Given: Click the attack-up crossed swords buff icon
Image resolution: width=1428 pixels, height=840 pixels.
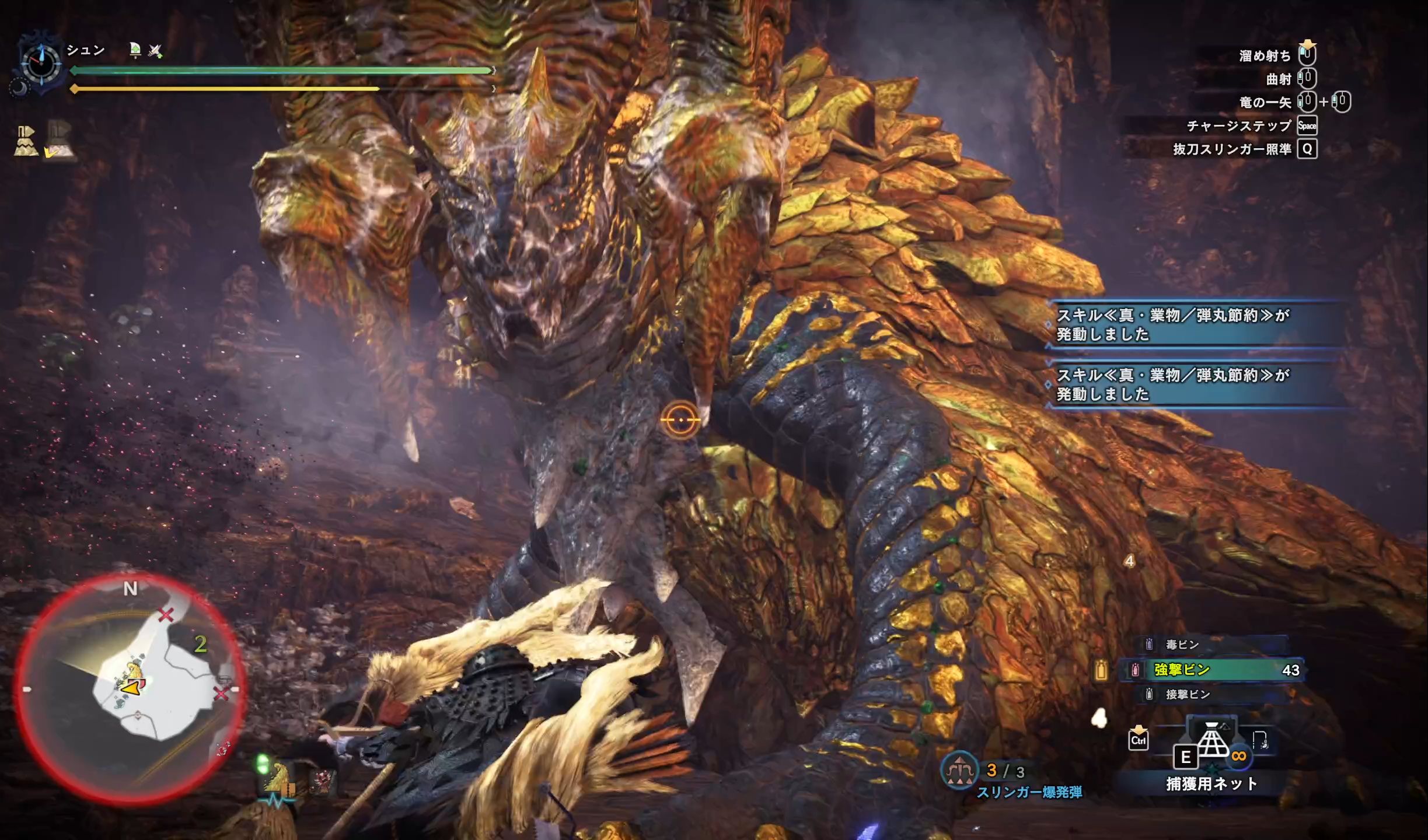Looking at the screenshot, I should (155, 51).
